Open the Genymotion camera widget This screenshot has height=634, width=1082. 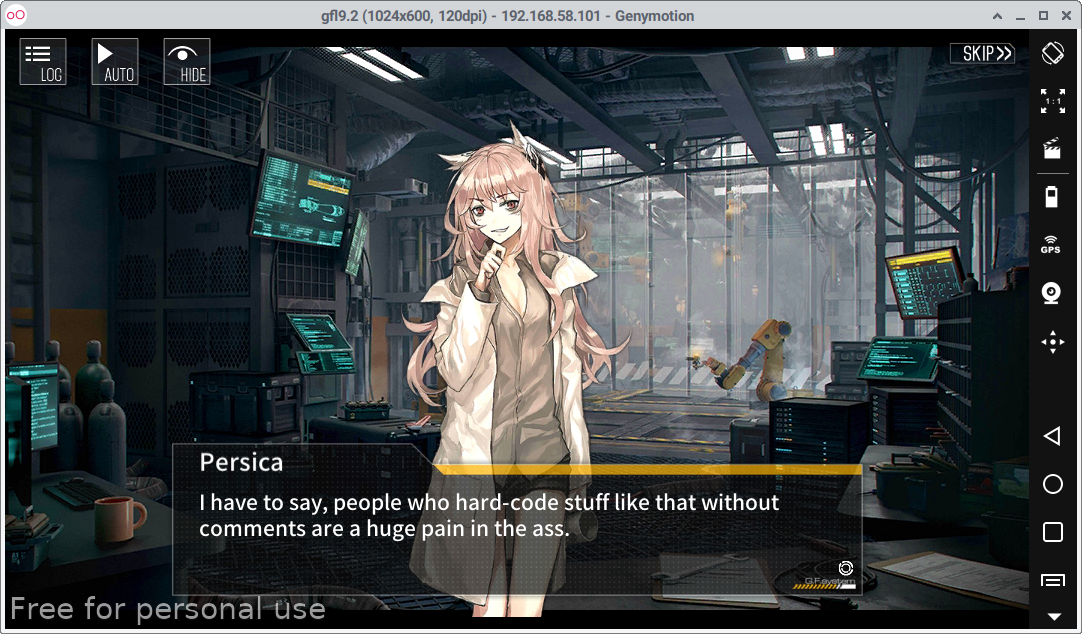point(1051,293)
